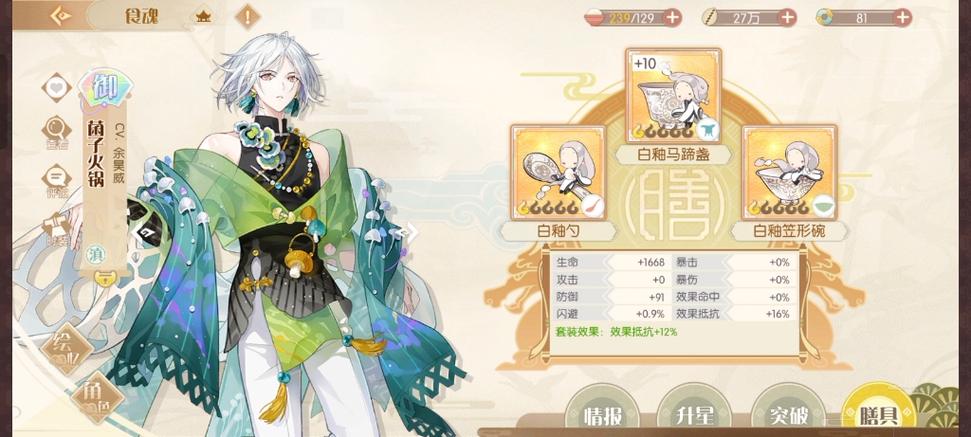Viewport: 971px width, 437px height.
Task: Add more jade currency next to 81
Action: (902, 17)
